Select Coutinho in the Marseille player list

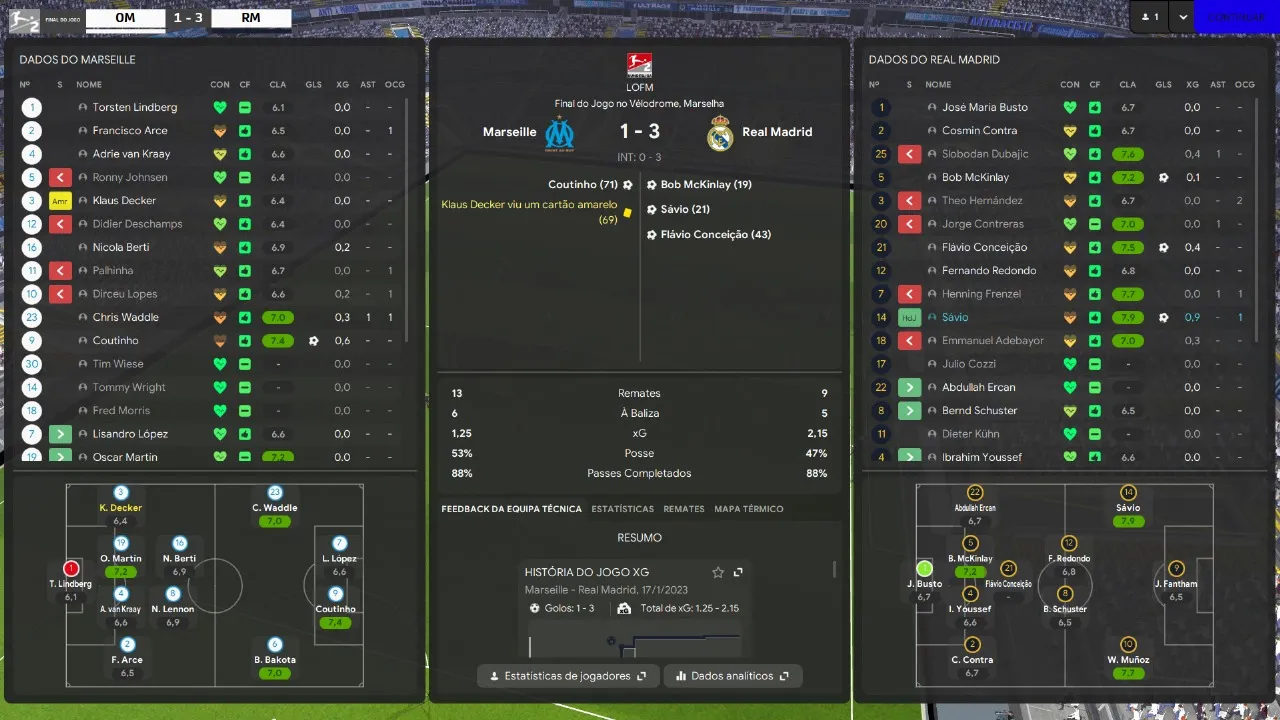pyautogui.click(x=116, y=340)
